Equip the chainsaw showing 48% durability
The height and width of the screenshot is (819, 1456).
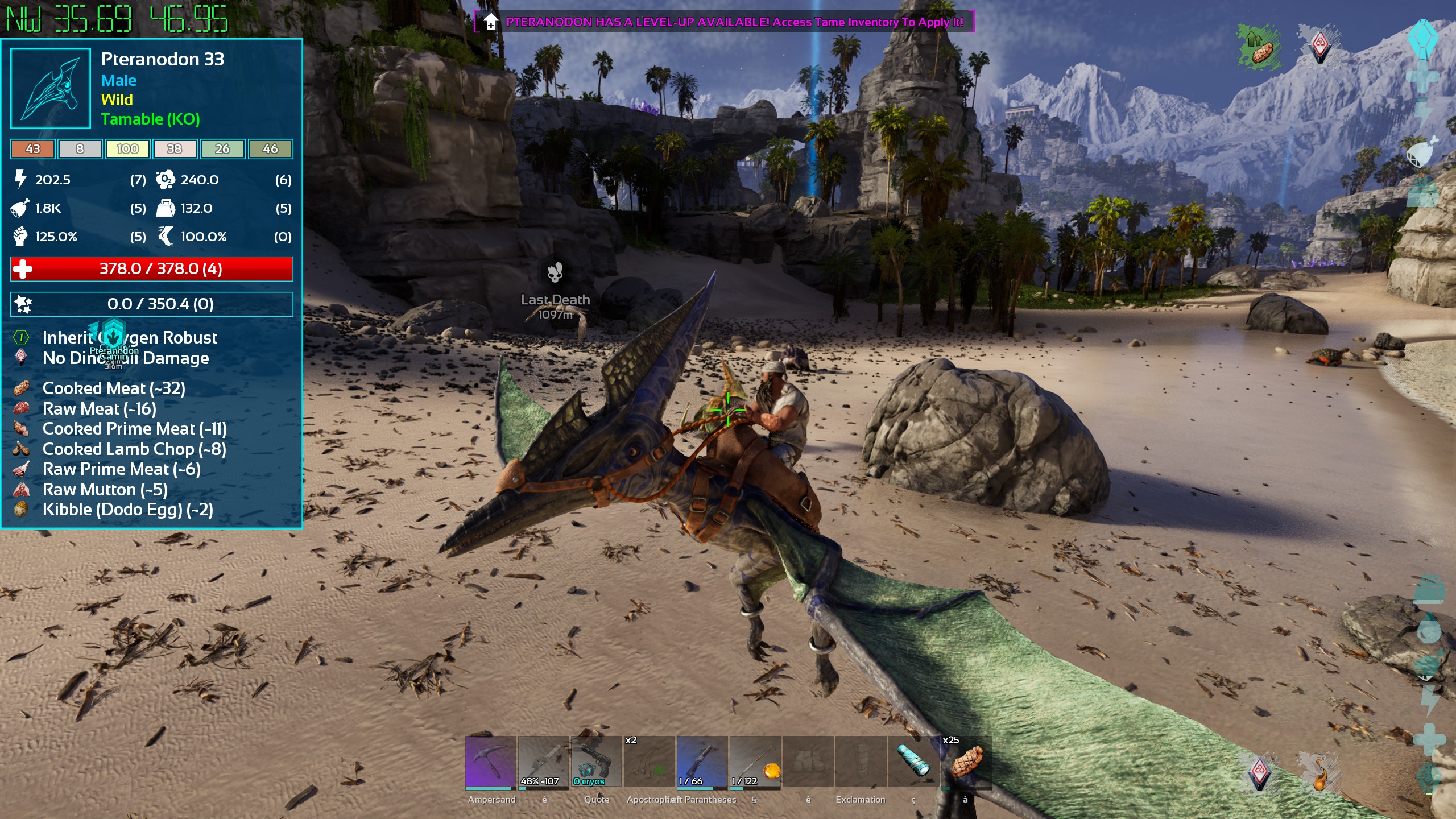click(543, 762)
